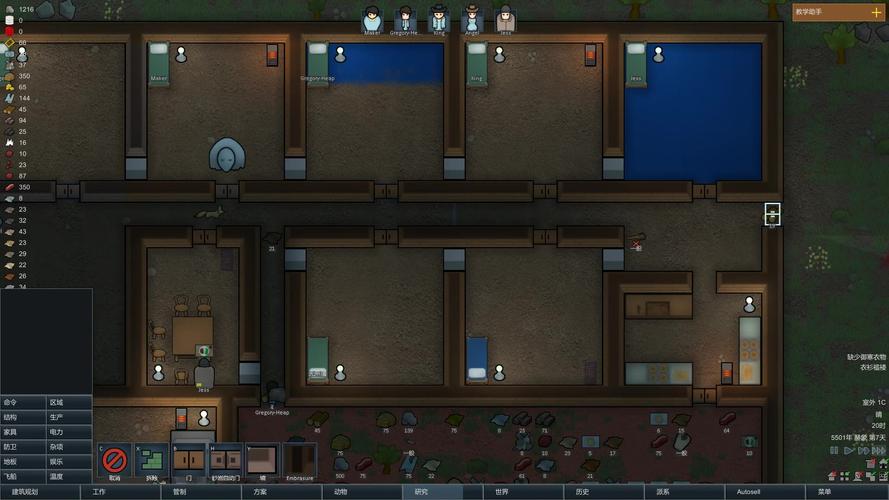Choose the 墙 wall build option
The image size is (889, 500).
pos(262,461)
